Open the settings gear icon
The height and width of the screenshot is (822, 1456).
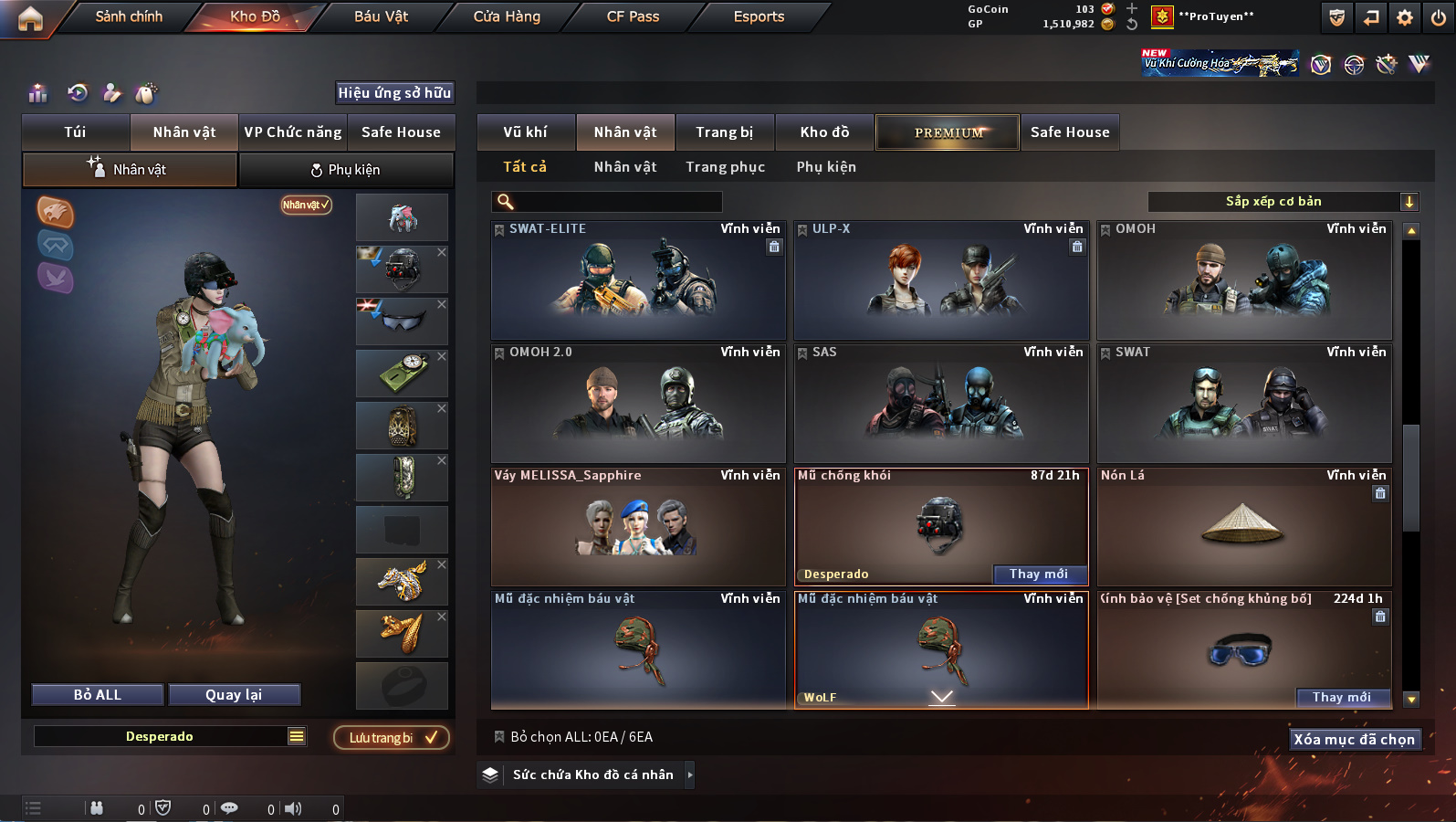point(1405,17)
